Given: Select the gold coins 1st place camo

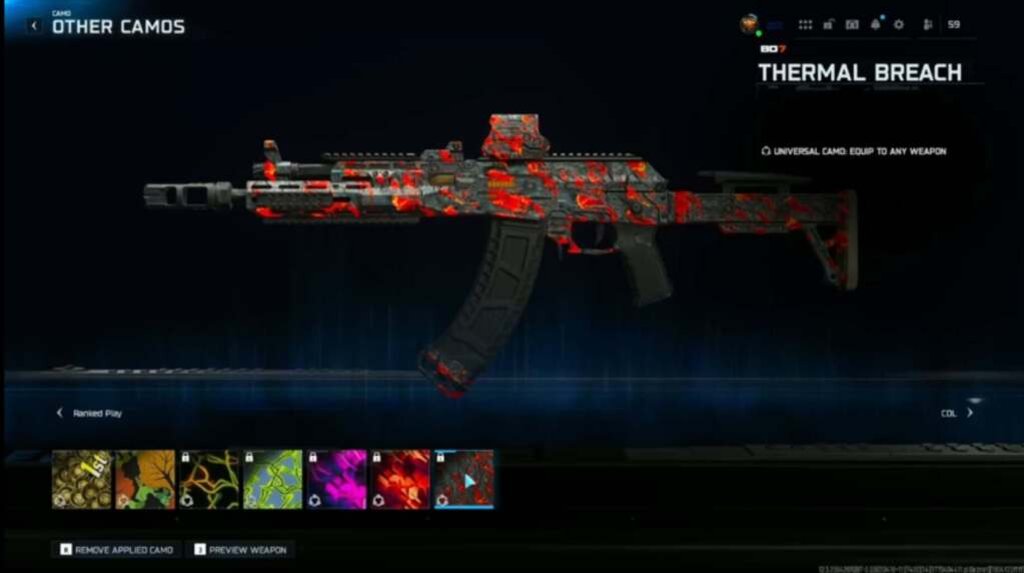Looking at the screenshot, I should tap(82, 479).
